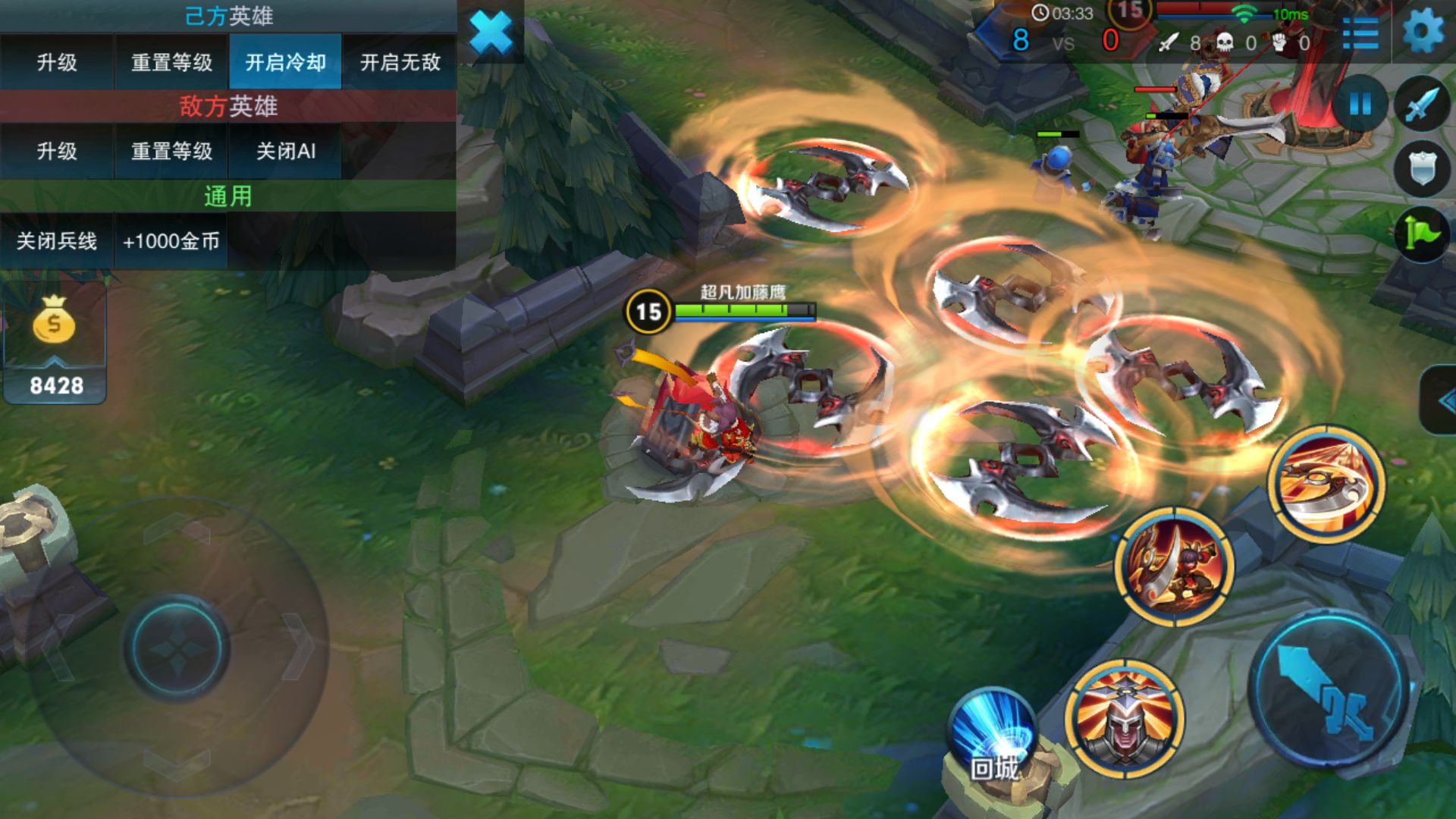
Task: Toggle the 关闭AI option for enemies
Action: 285,152
